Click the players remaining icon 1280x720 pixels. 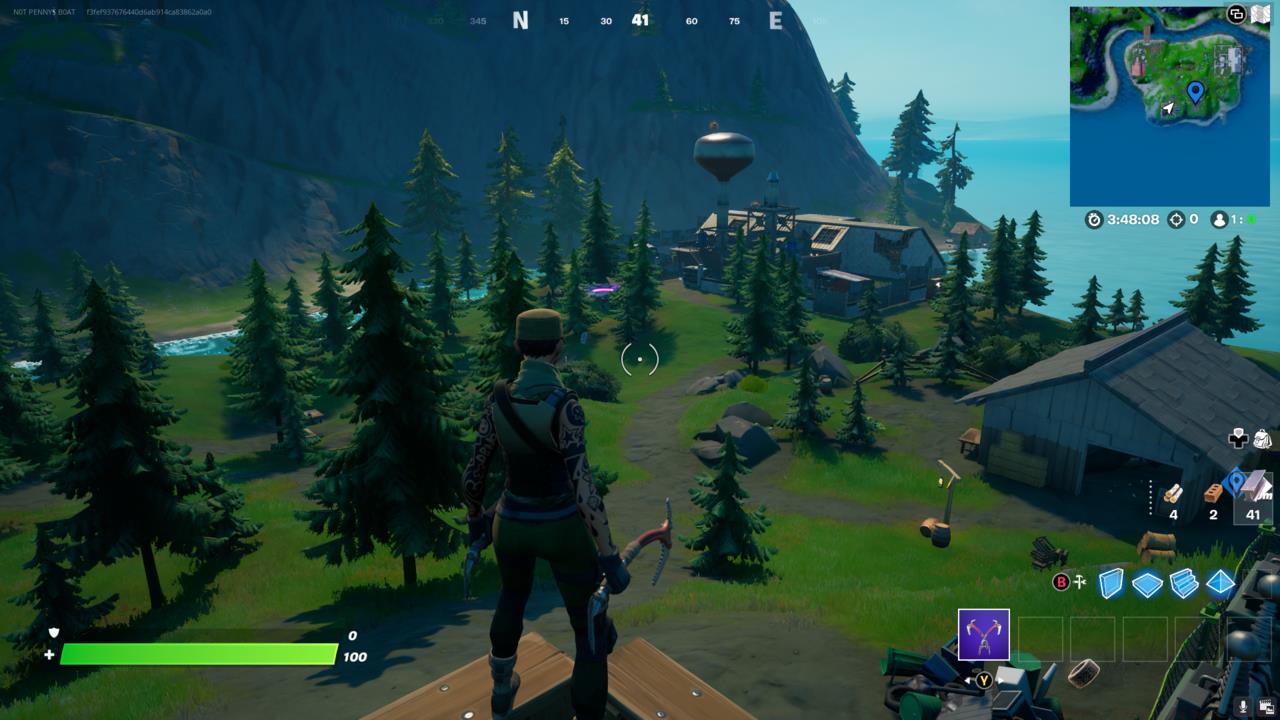(1219, 221)
